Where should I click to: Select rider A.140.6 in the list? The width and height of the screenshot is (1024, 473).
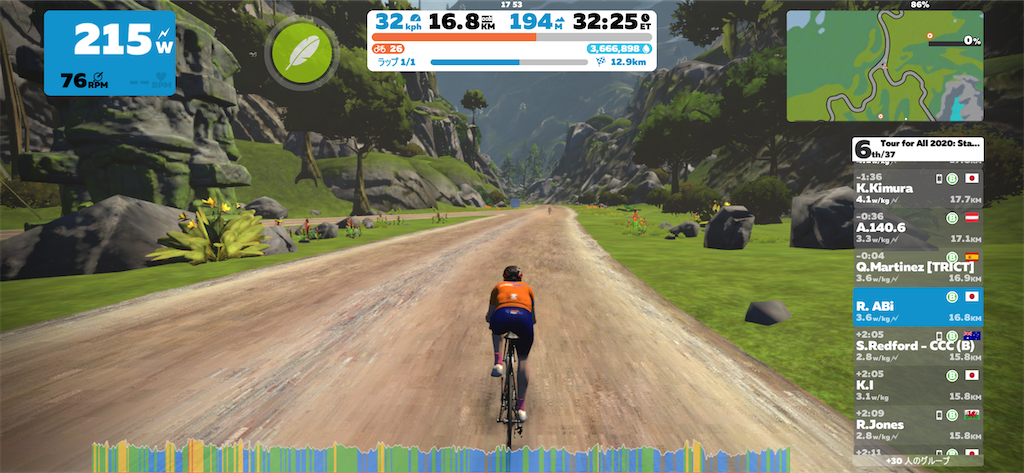tap(917, 227)
